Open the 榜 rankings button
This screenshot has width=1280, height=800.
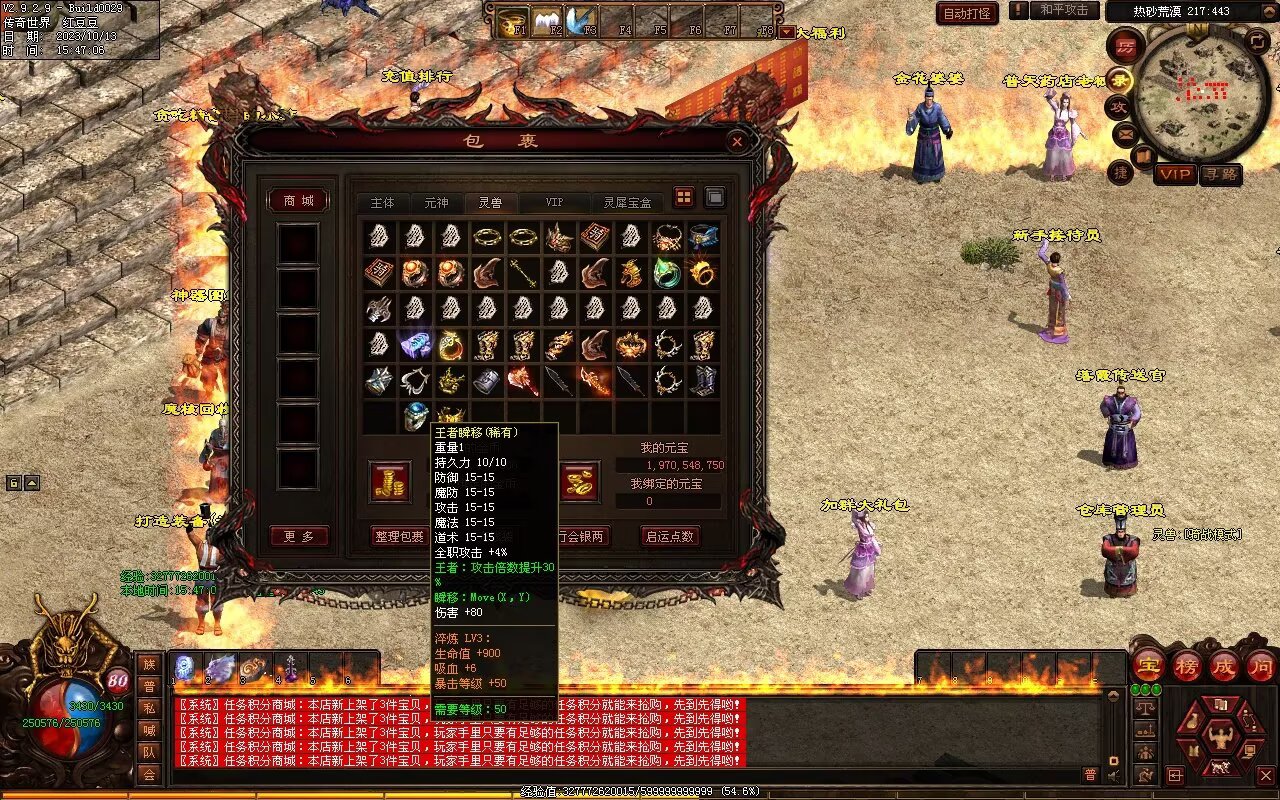[1187, 667]
